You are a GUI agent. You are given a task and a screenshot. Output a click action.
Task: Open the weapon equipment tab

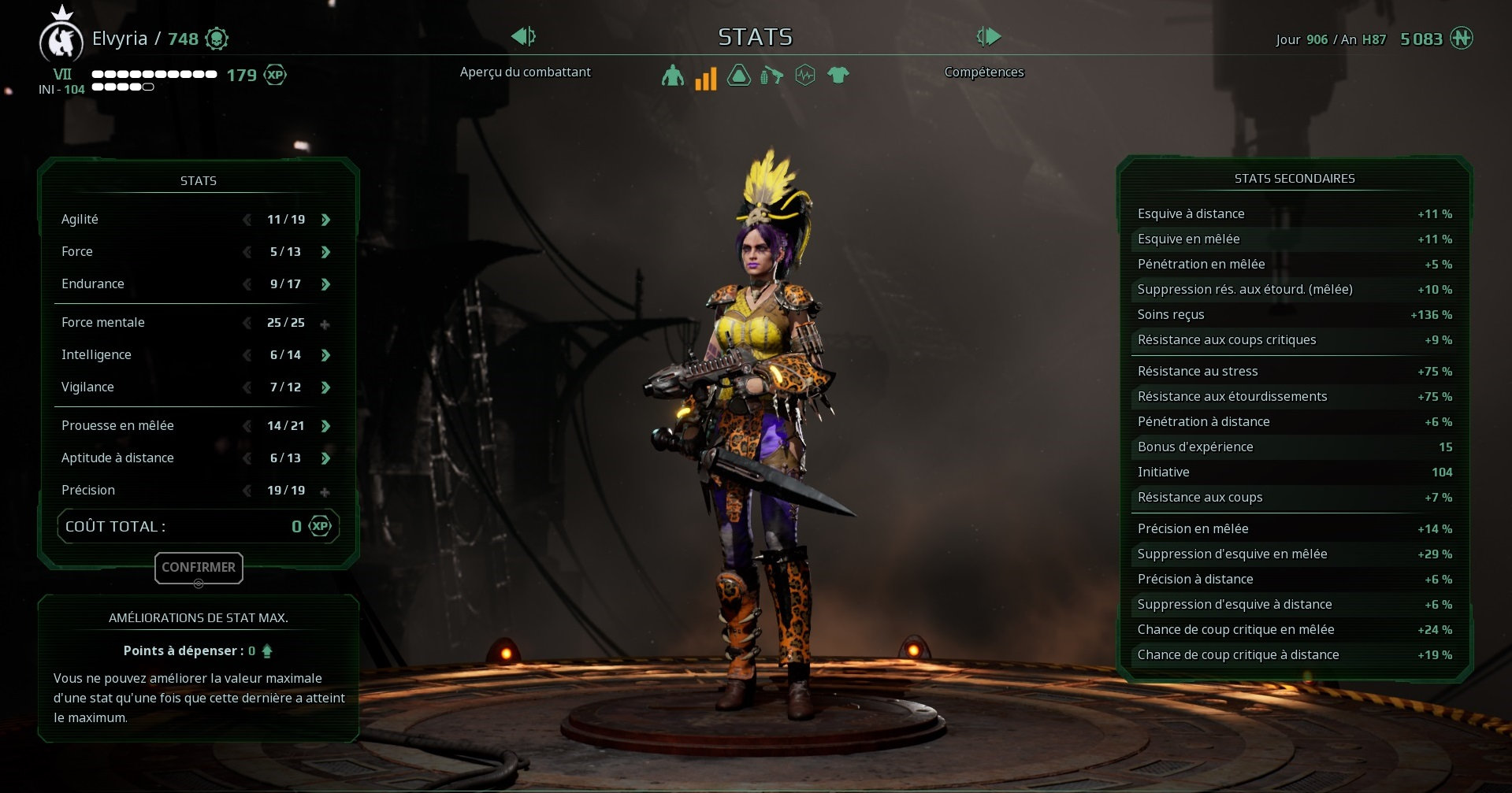[x=771, y=76]
